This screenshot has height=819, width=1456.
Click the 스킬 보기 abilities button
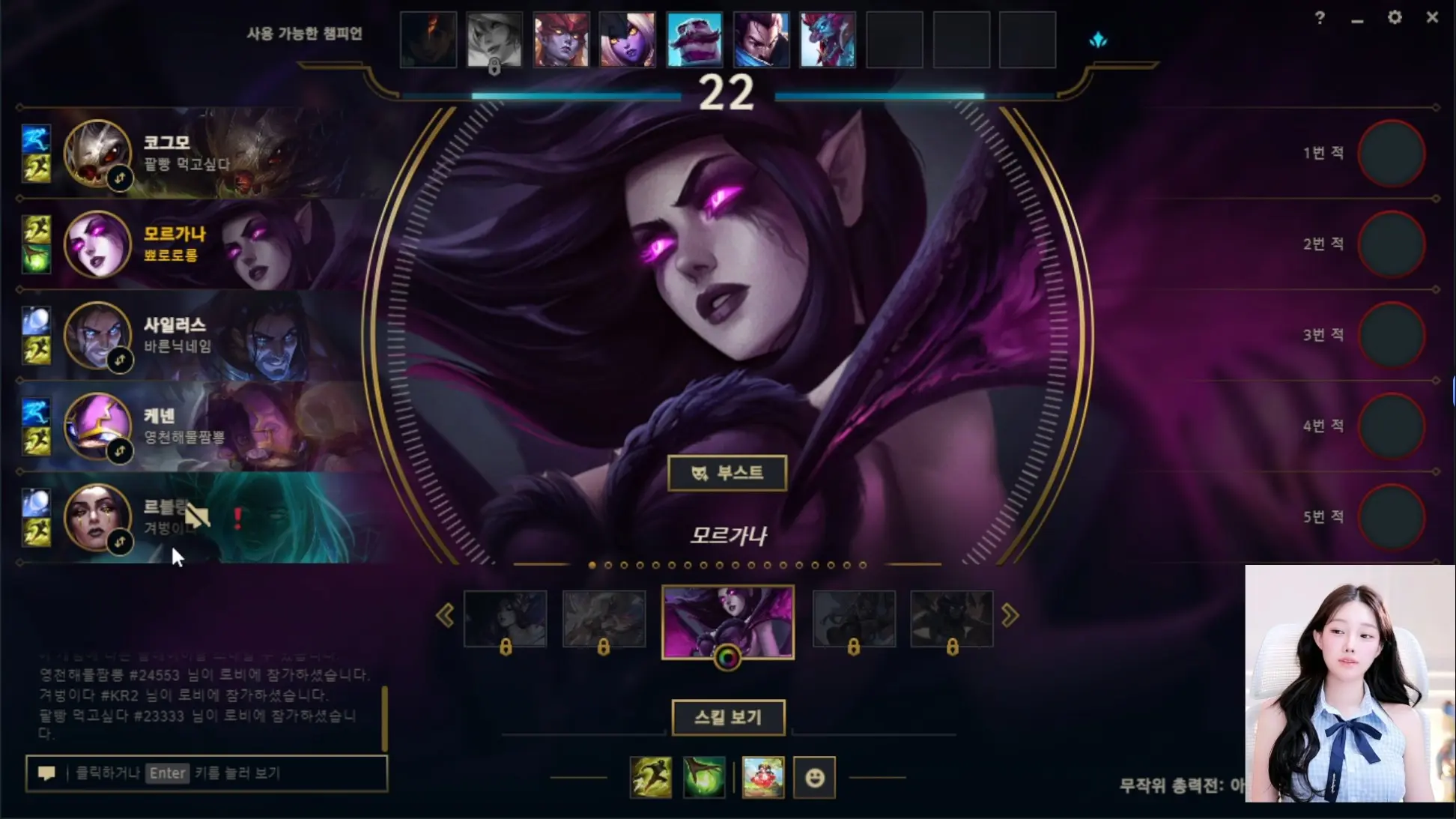[728, 718]
